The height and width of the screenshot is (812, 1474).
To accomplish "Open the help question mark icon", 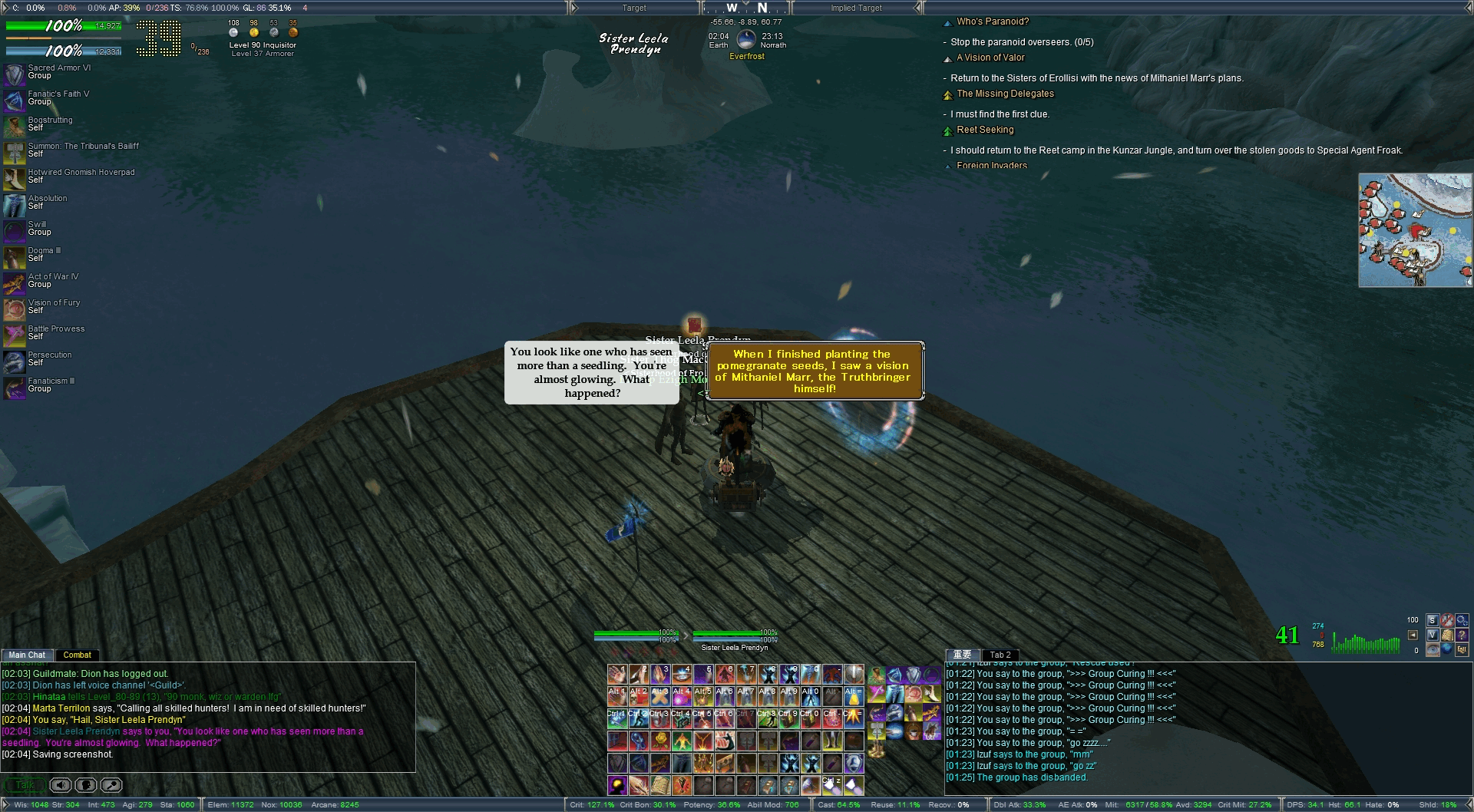I will 1461,635.
